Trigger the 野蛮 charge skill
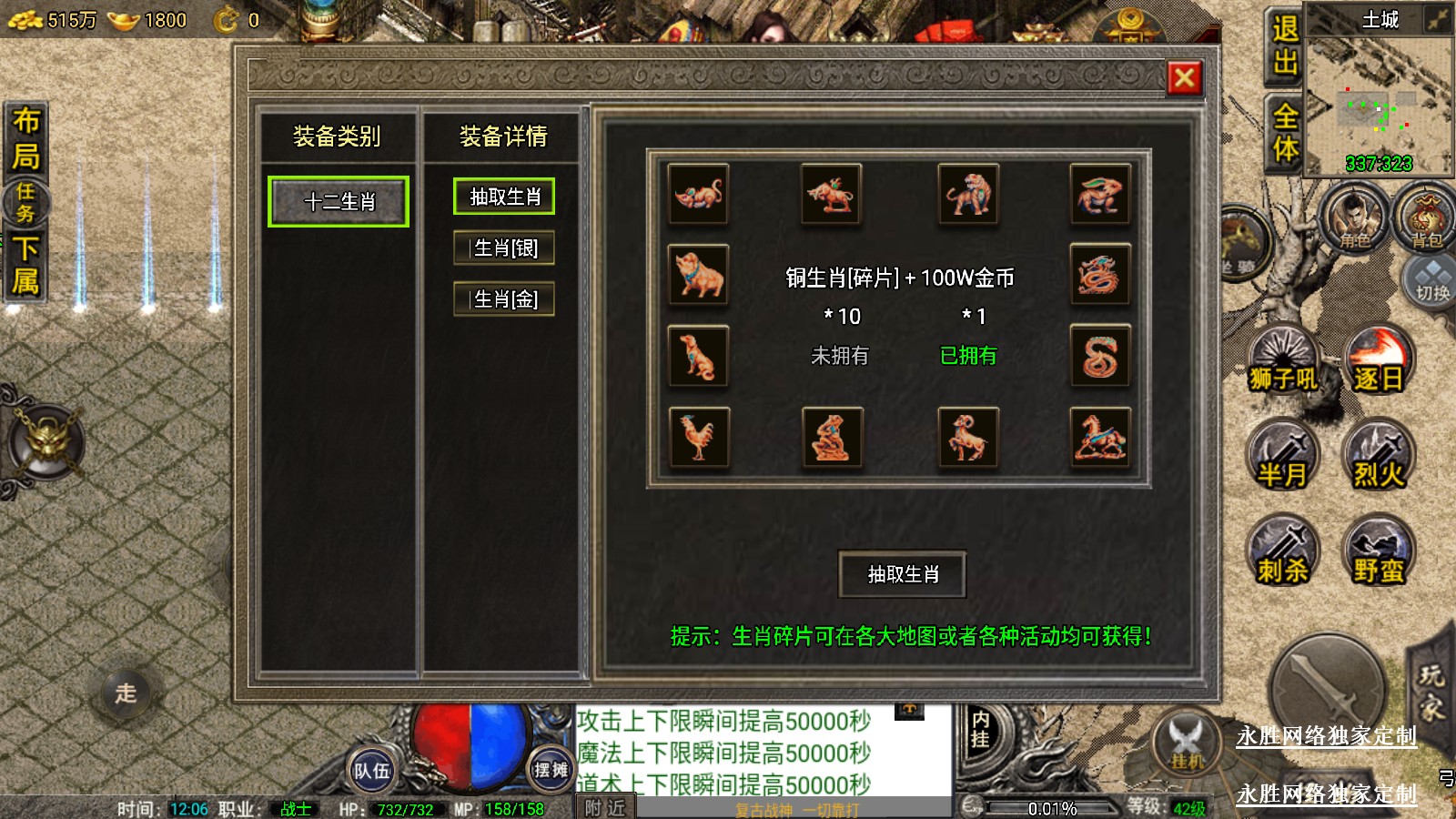The image size is (1456, 819). [1379, 552]
